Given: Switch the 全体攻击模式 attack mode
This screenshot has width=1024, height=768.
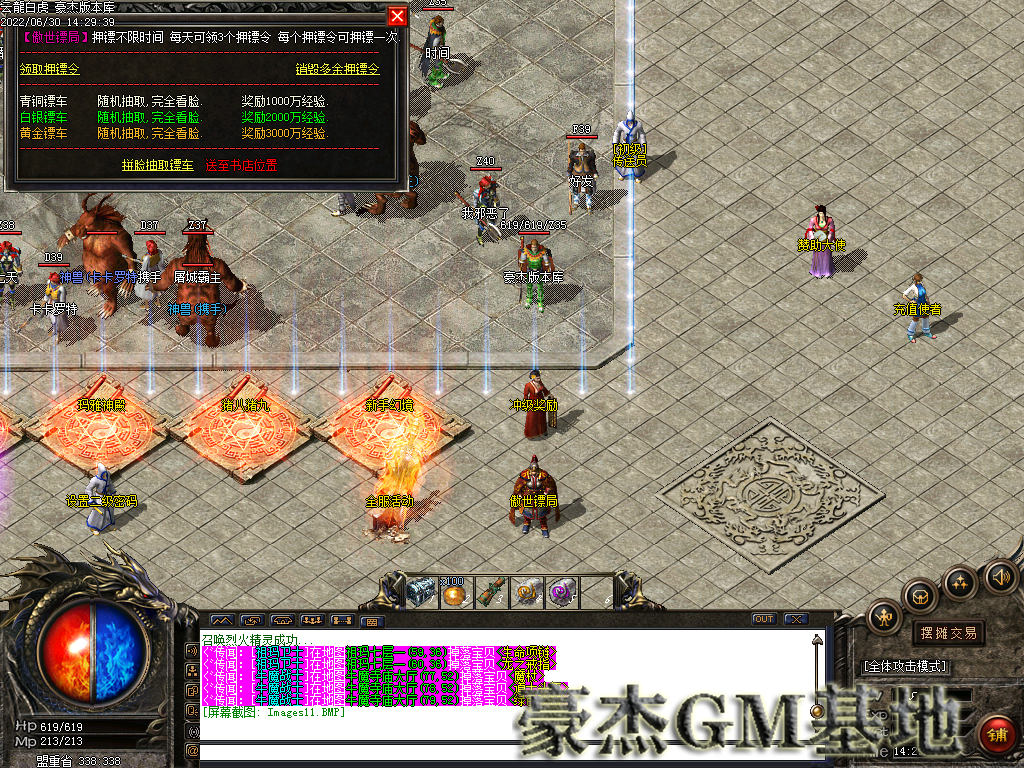Looking at the screenshot, I should [x=906, y=666].
